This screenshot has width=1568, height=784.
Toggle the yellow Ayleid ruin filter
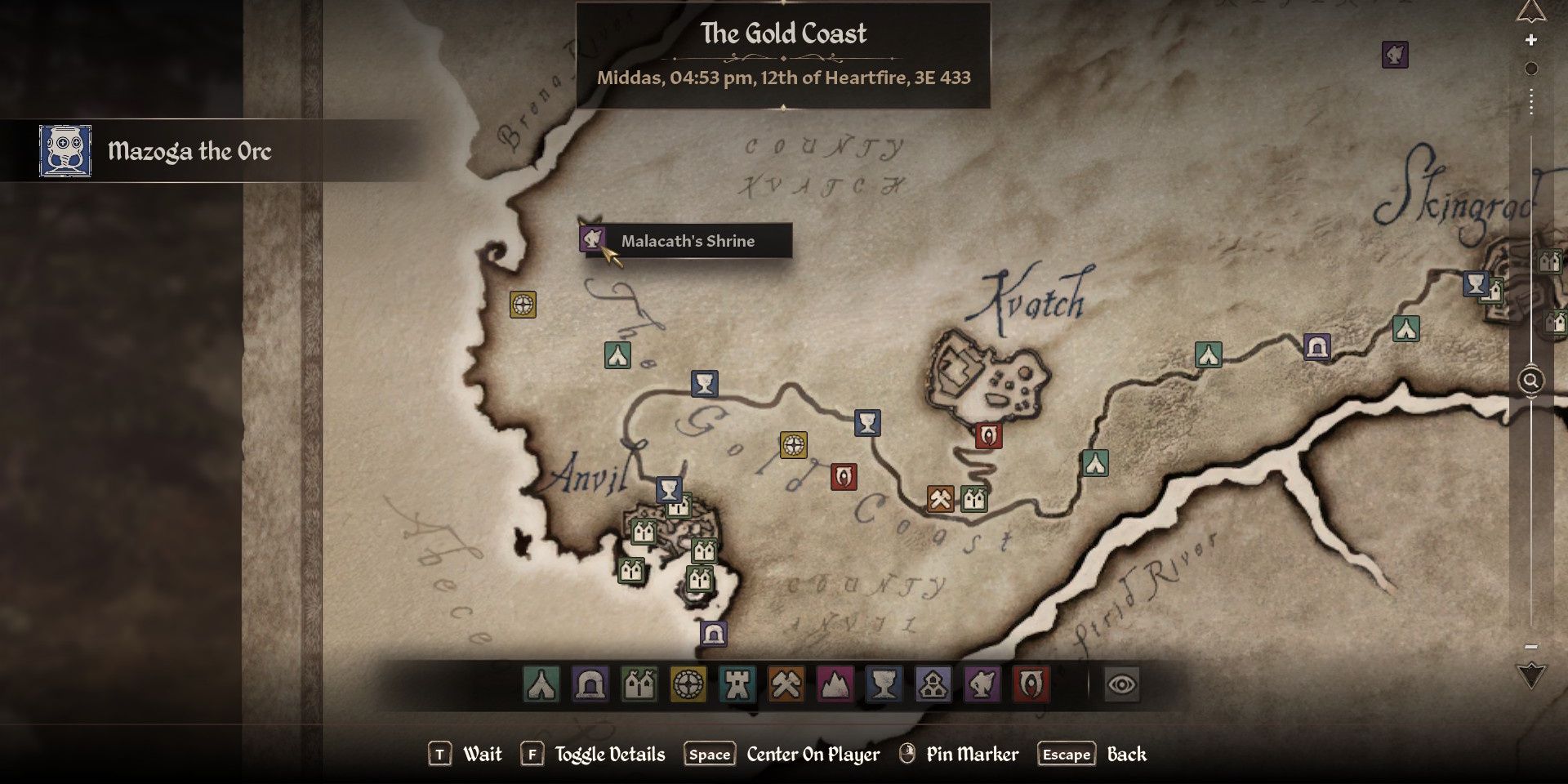pos(688,684)
